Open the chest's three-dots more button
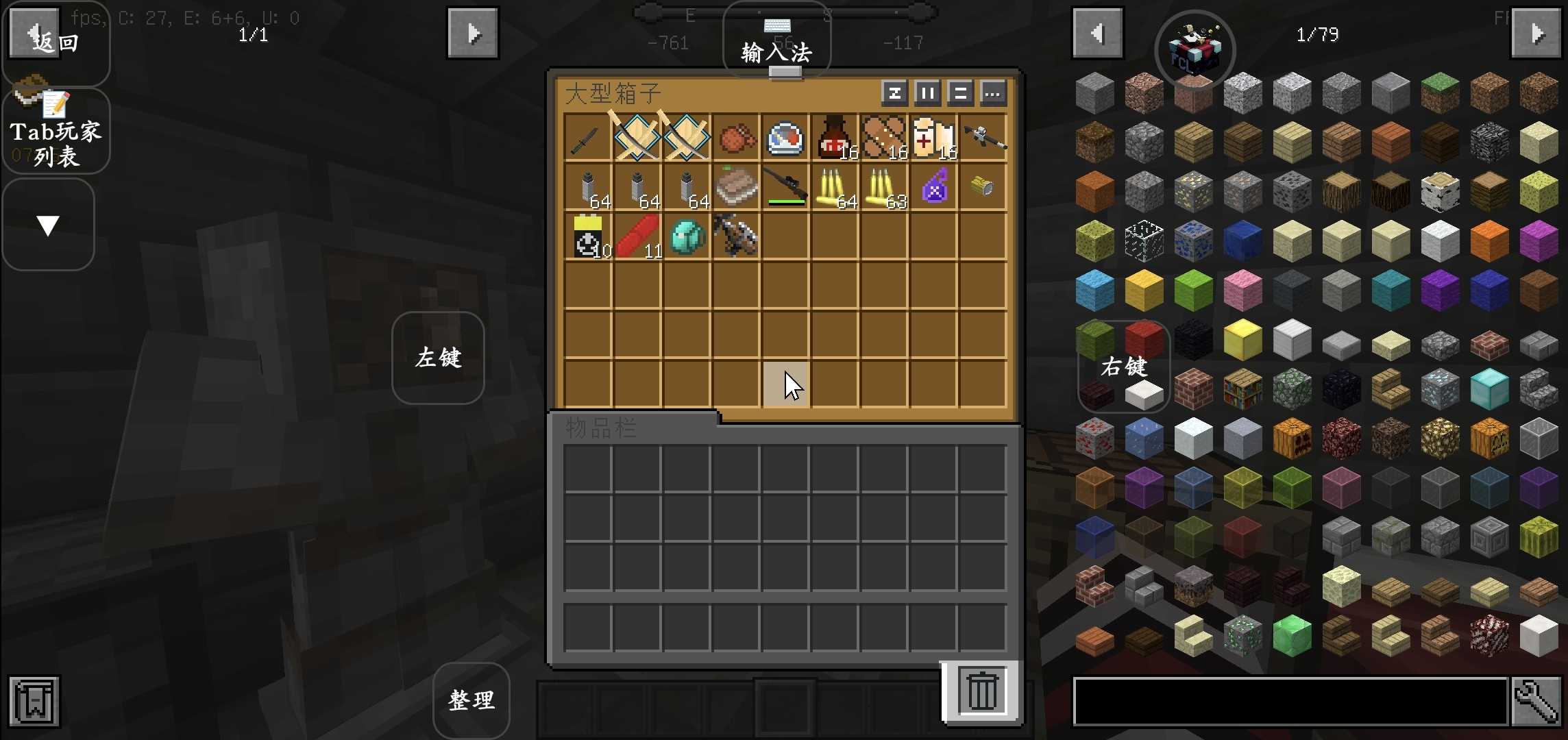The width and height of the screenshot is (1568, 740). [993, 92]
